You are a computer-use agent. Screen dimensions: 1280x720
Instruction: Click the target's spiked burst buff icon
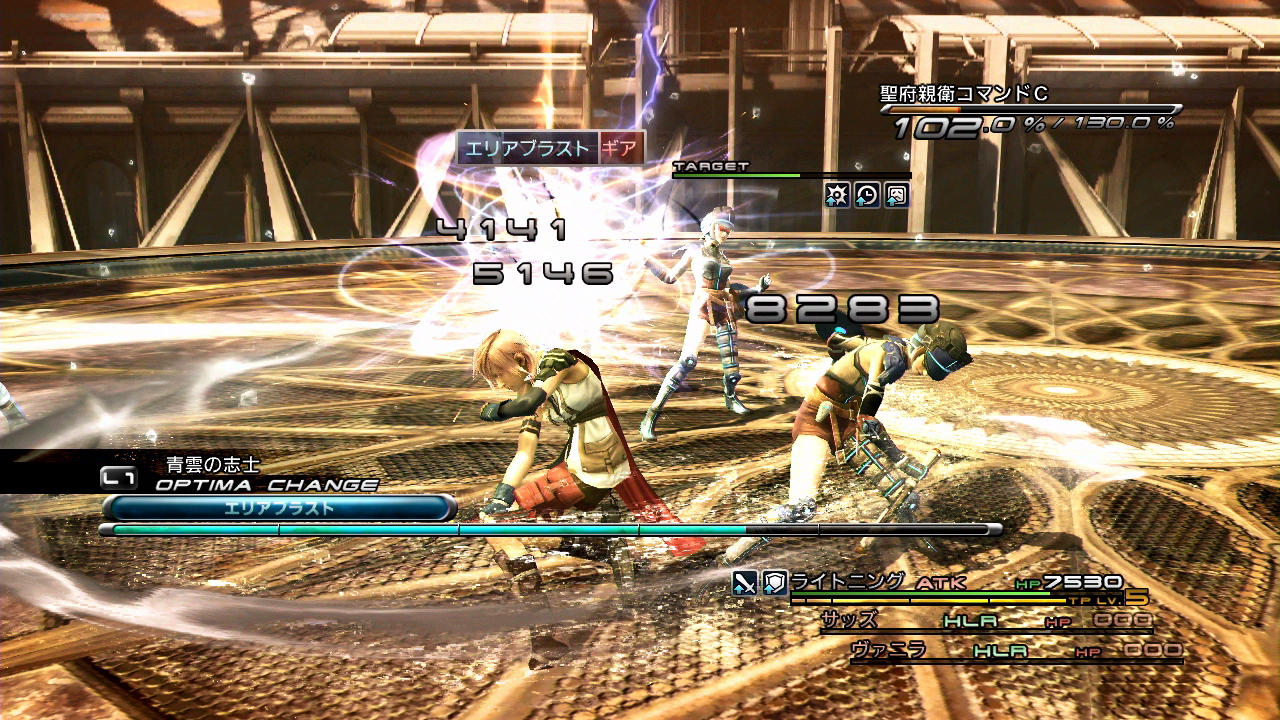pyautogui.click(x=837, y=195)
